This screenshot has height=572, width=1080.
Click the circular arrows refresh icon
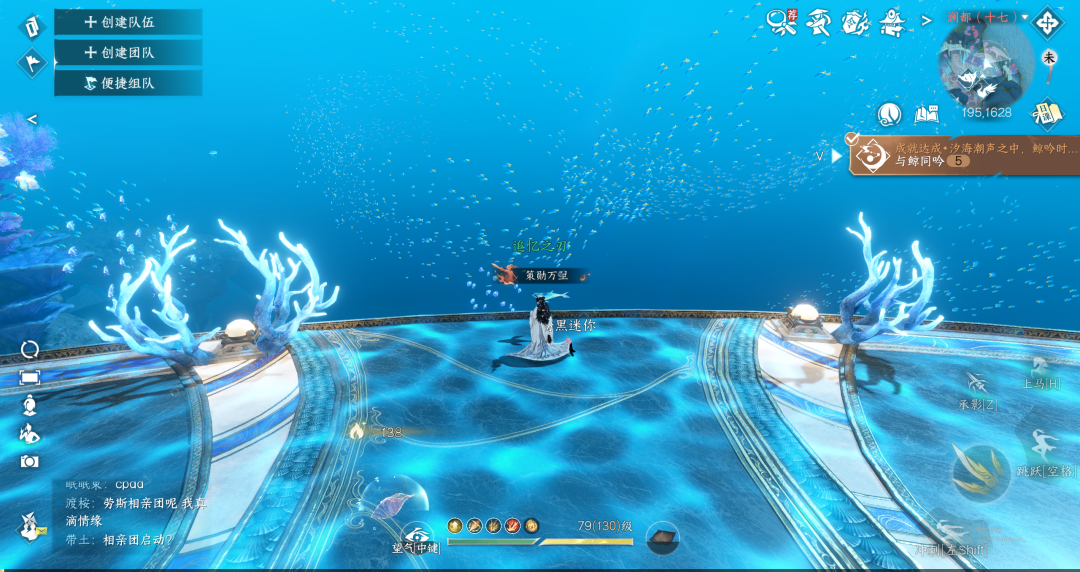pos(30,349)
